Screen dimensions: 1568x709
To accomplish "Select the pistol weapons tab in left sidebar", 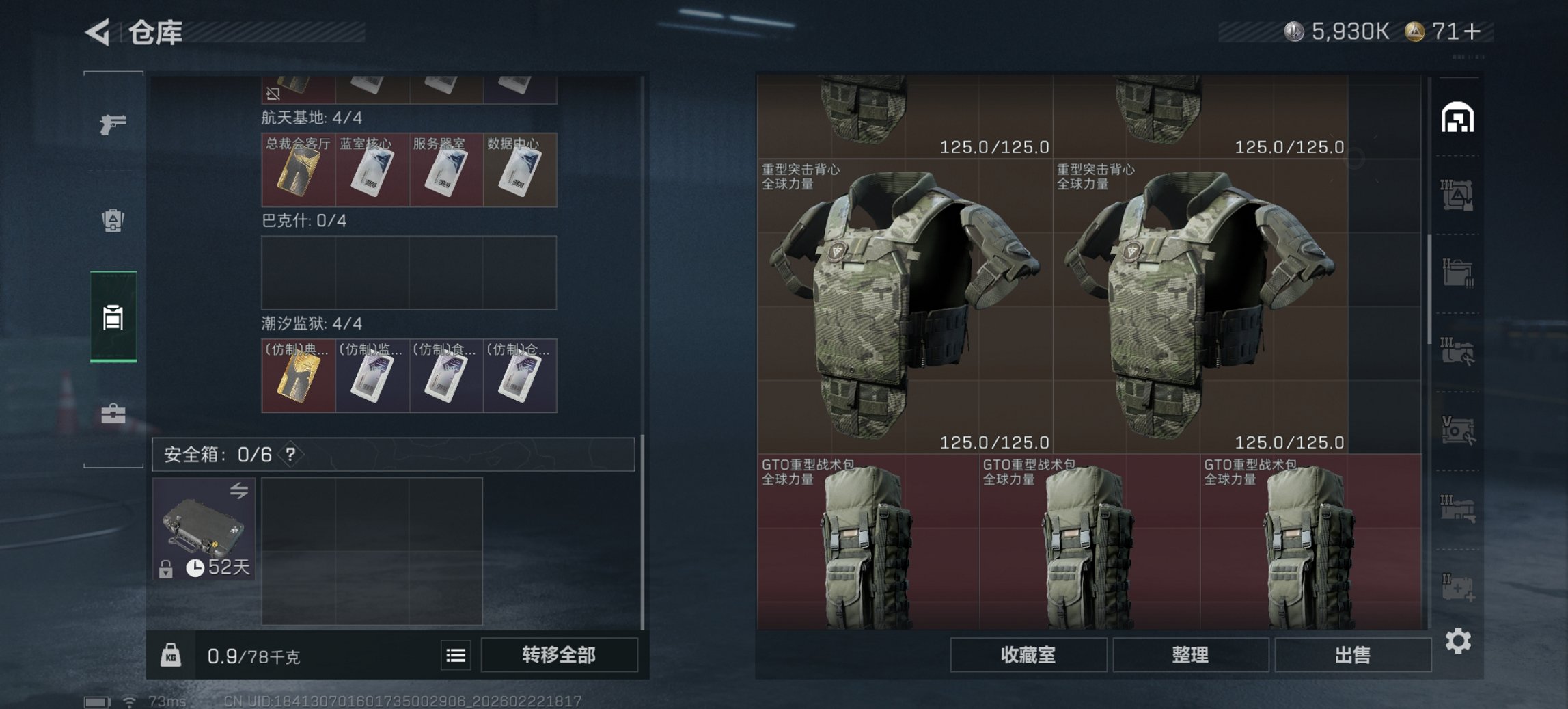I will point(115,124).
